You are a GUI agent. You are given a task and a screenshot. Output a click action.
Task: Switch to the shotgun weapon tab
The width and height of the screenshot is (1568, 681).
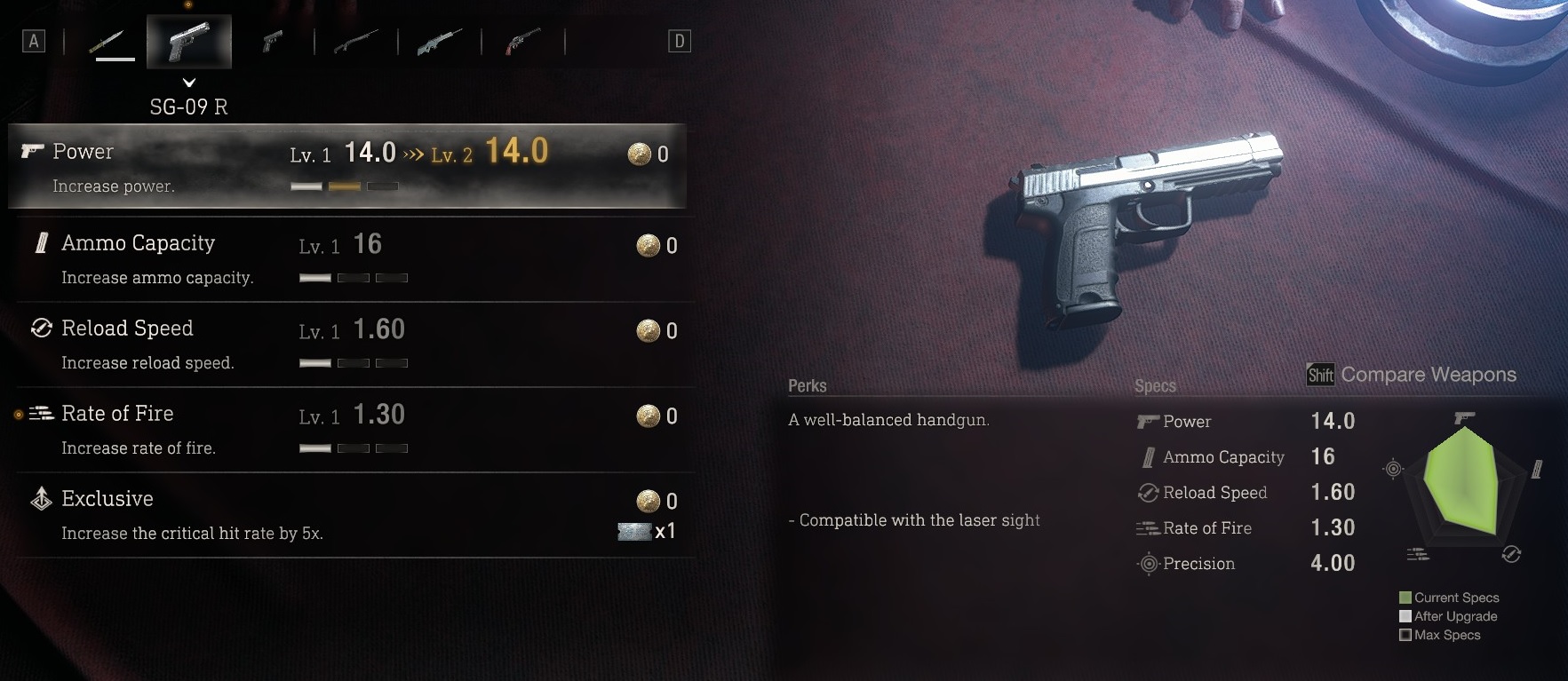tap(355, 42)
